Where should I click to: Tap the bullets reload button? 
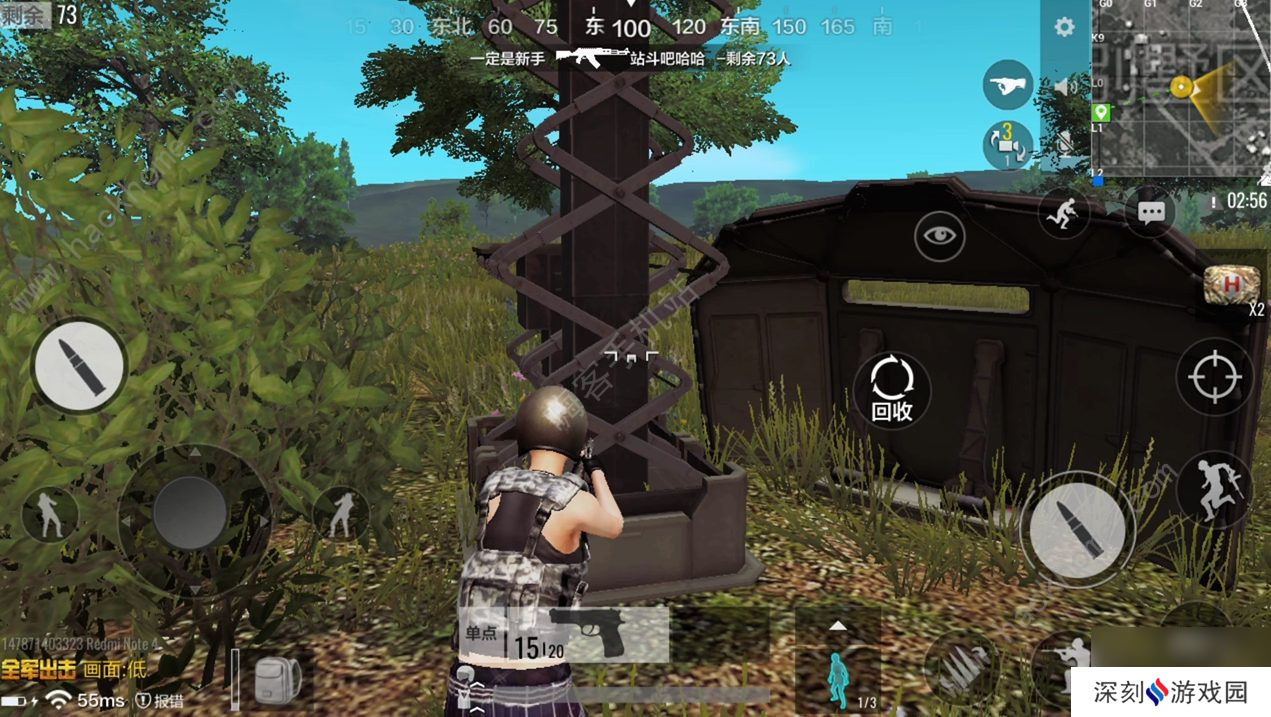[960, 666]
